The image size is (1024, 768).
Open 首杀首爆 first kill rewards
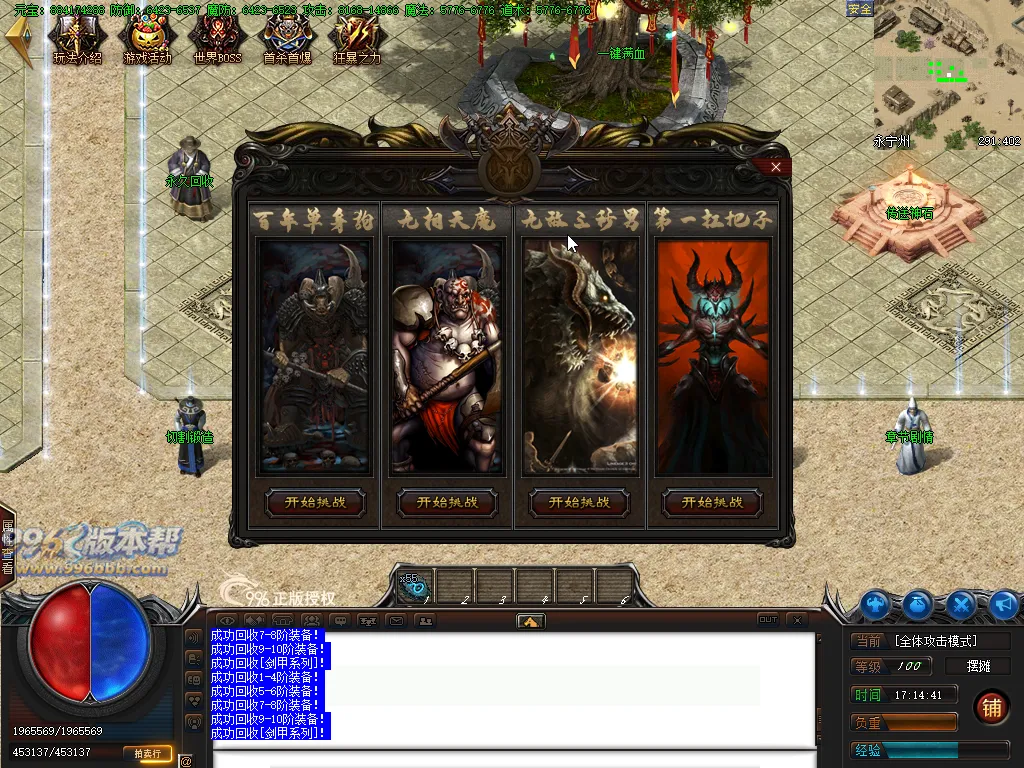(x=287, y=38)
